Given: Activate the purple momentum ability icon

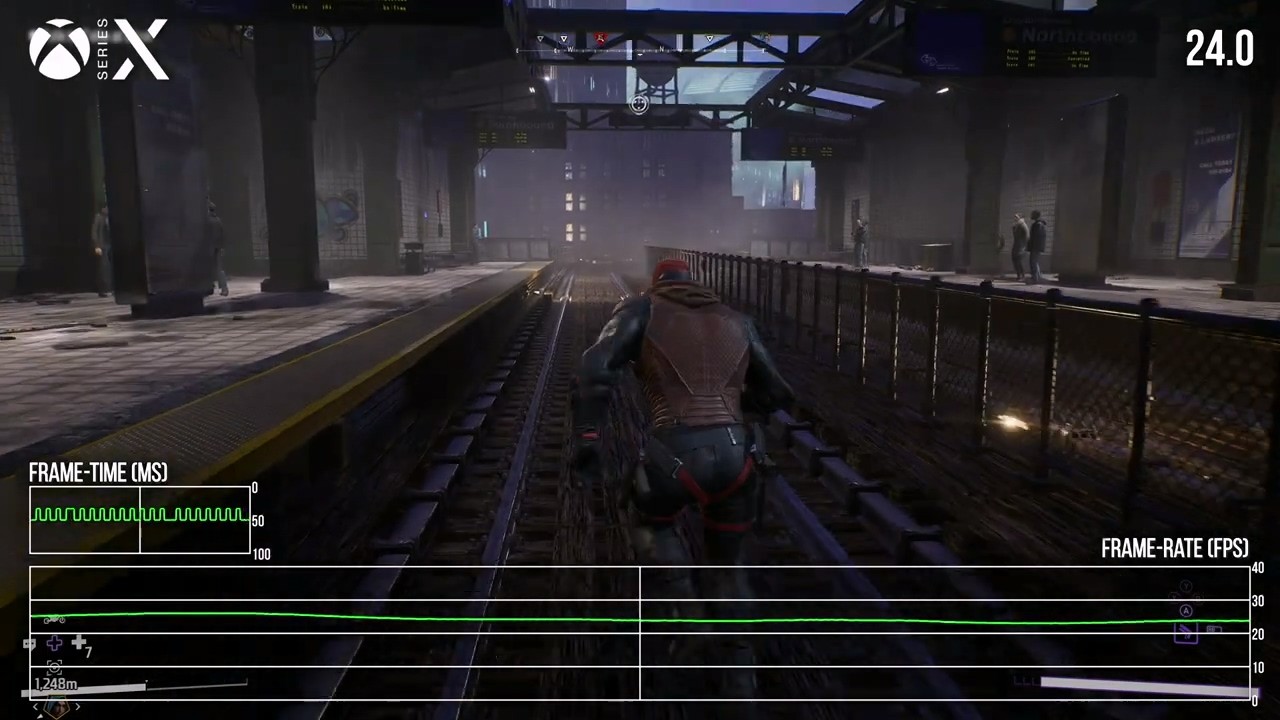Looking at the screenshot, I should tap(1186, 632).
